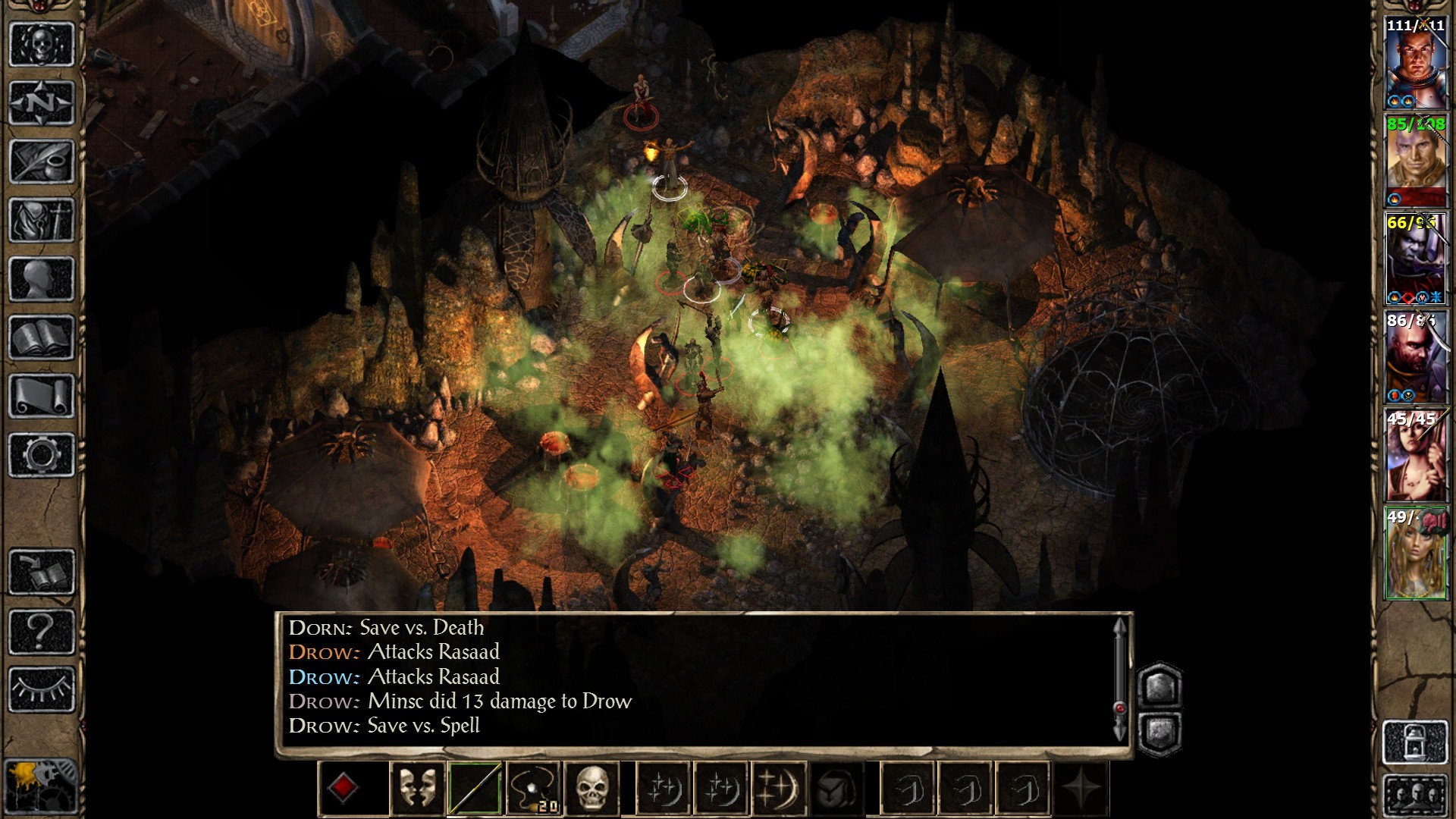Screen dimensions: 1456x819
Task: Click the two masks action button
Action: point(417,789)
